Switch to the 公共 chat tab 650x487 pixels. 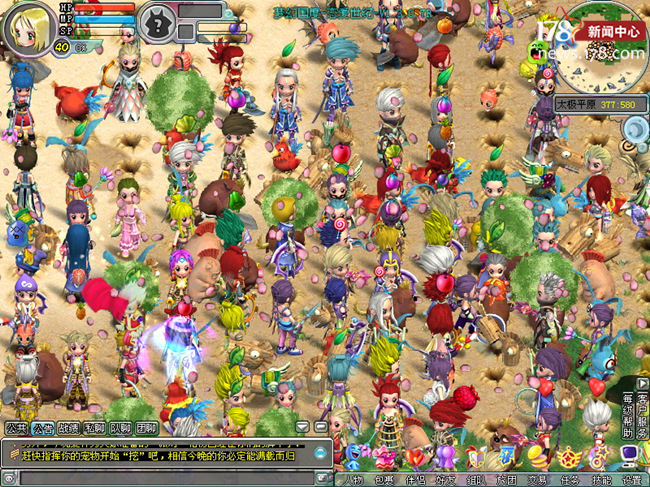(x=16, y=428)
